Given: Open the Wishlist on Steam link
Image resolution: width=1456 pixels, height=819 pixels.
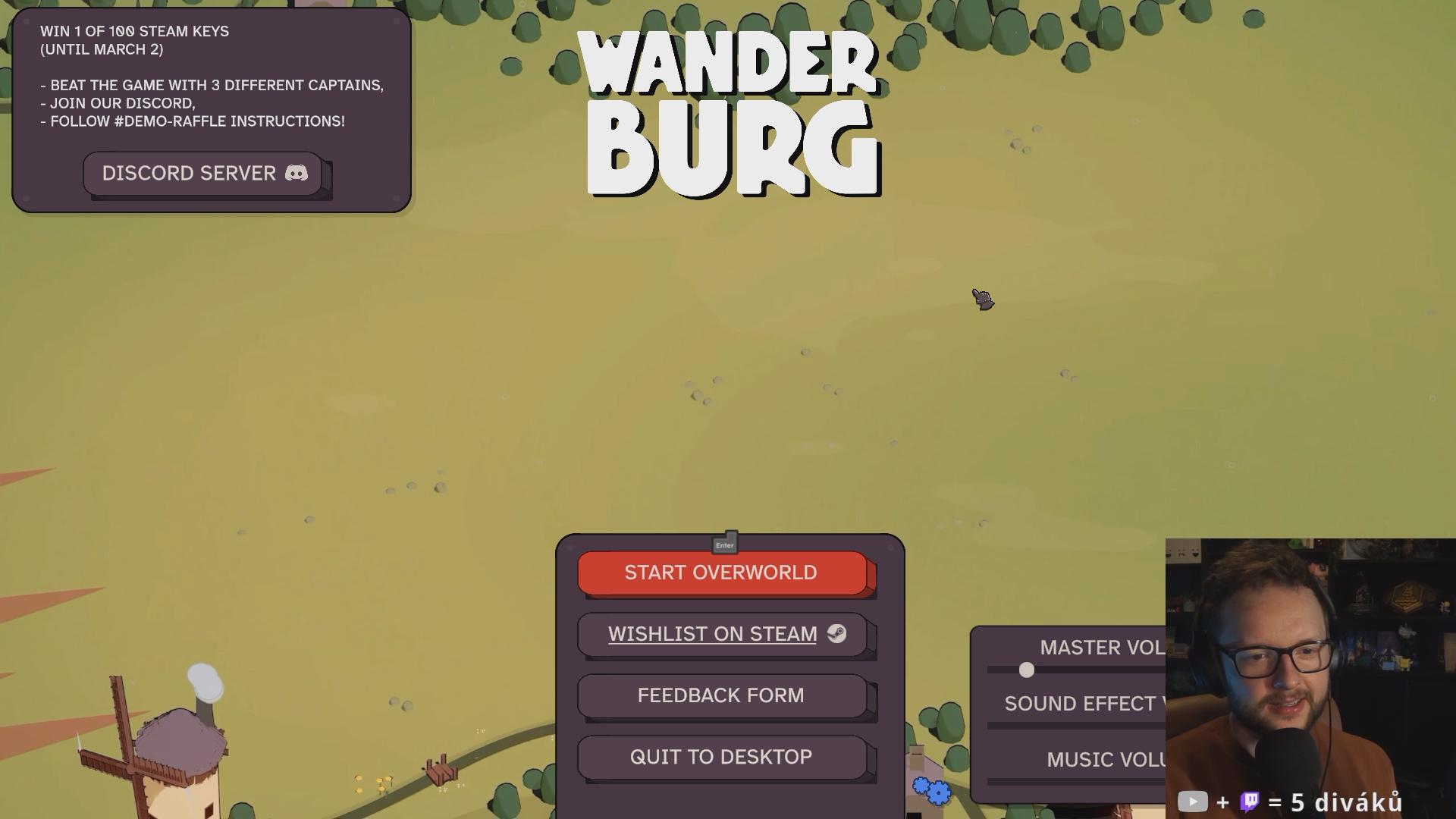Looking at the screenshot, I should (x=721, y=634).
